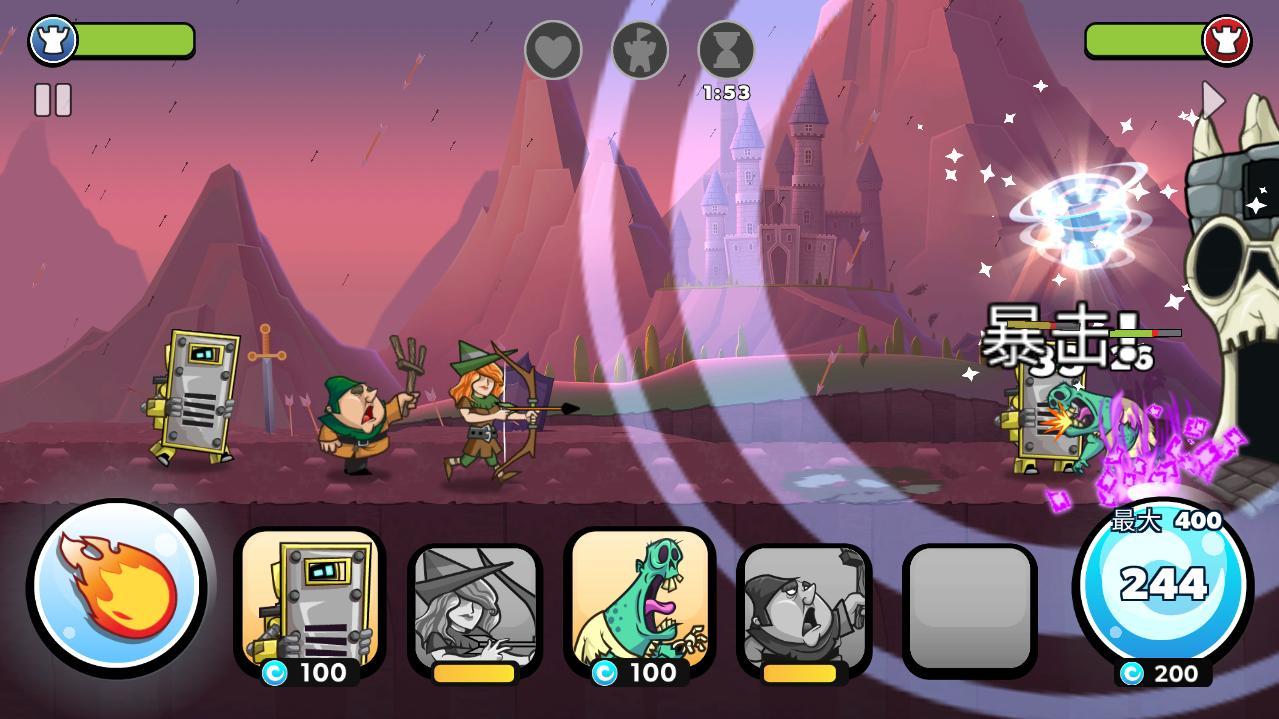The height and width of the screenshot is (719, 1279).
Task: Tap the fast-forward arrow button
Action: click(1213, 100)
